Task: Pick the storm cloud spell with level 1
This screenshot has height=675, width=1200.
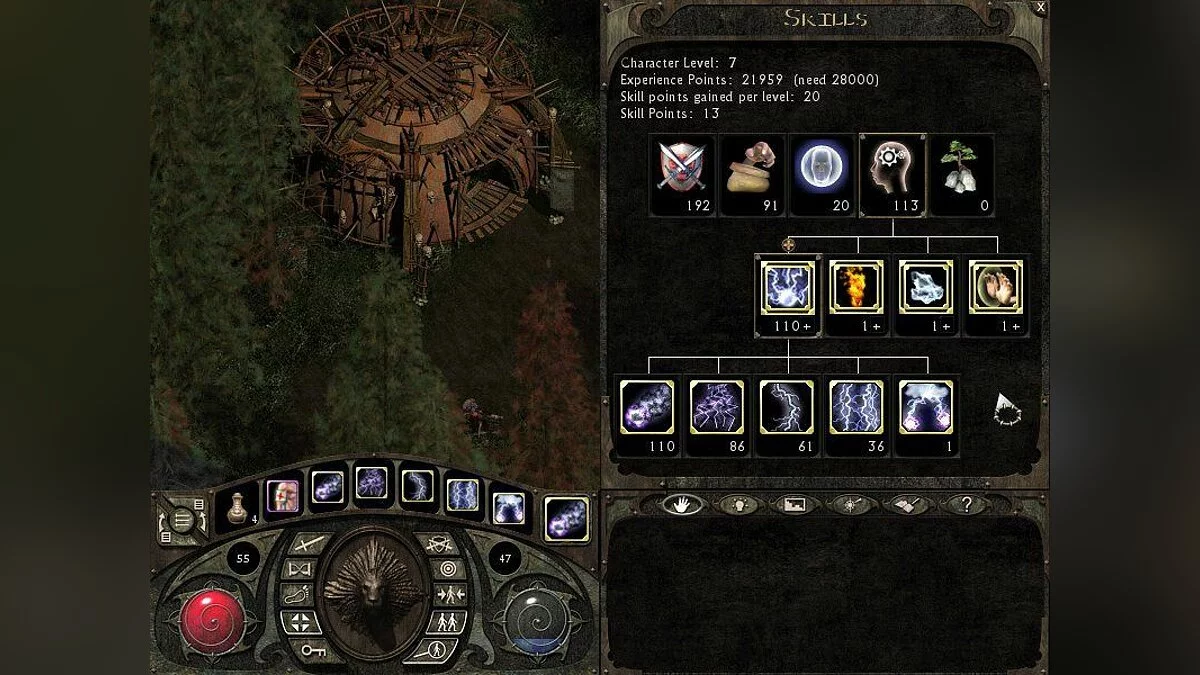Action: click(x=926, y=407)
